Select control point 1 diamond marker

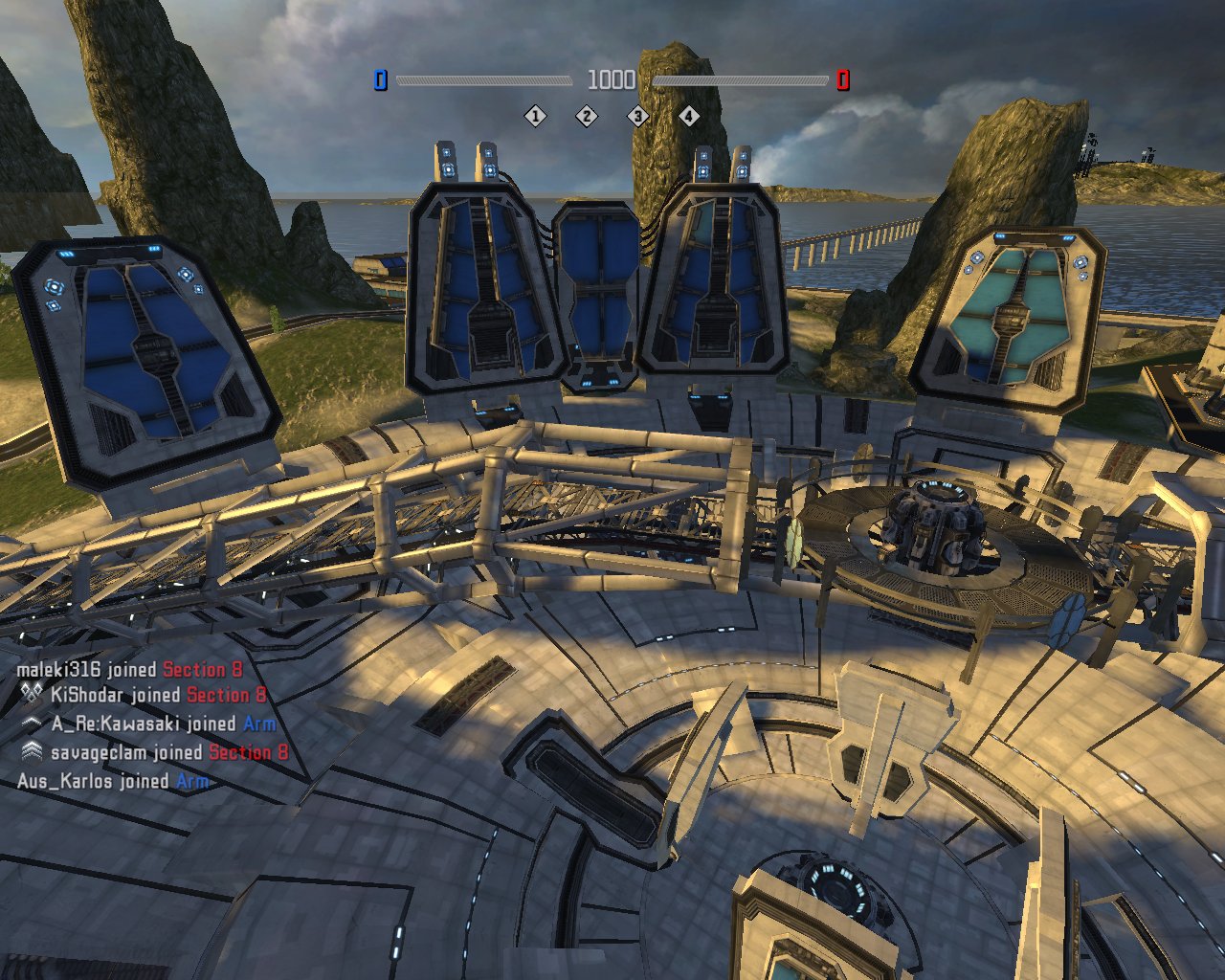(x=535, y=117)
